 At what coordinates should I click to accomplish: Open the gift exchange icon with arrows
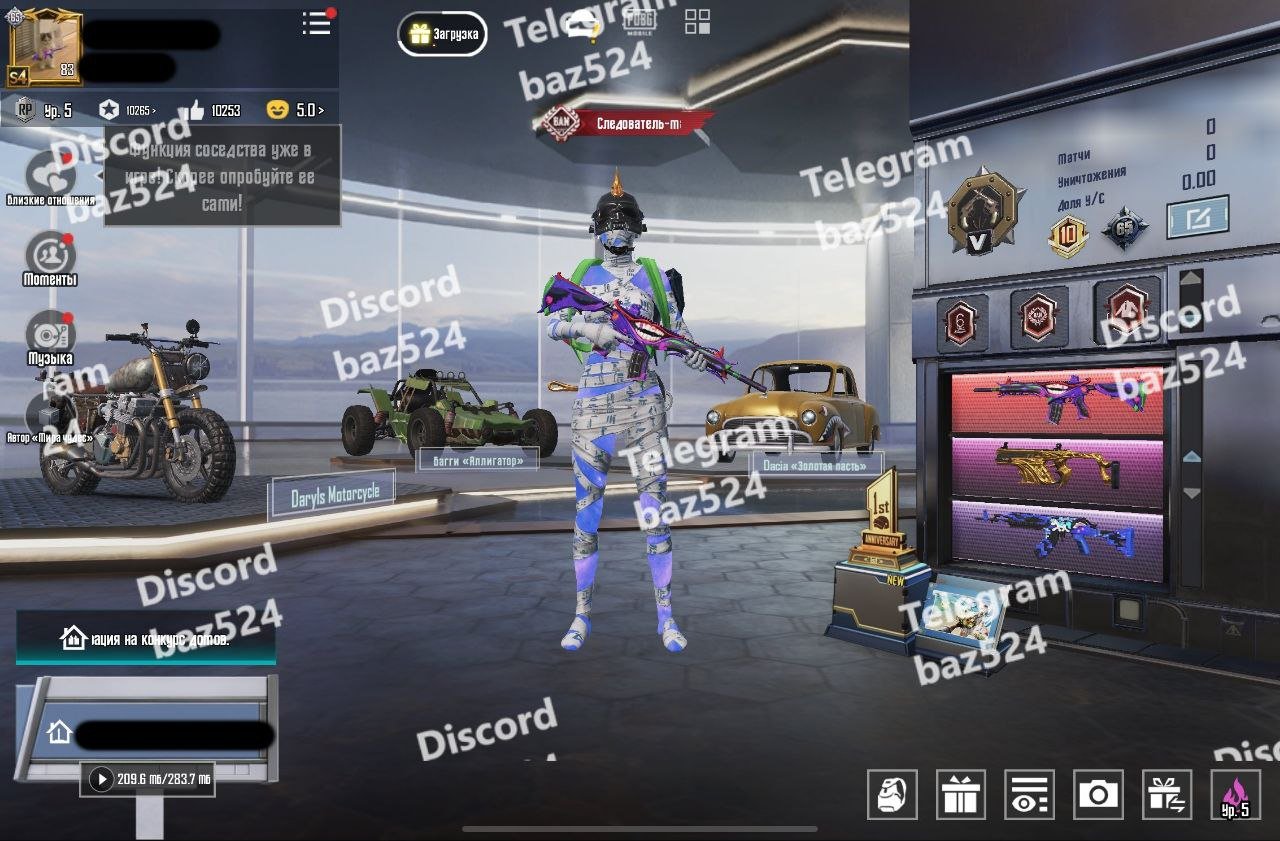click(1167, 795)
